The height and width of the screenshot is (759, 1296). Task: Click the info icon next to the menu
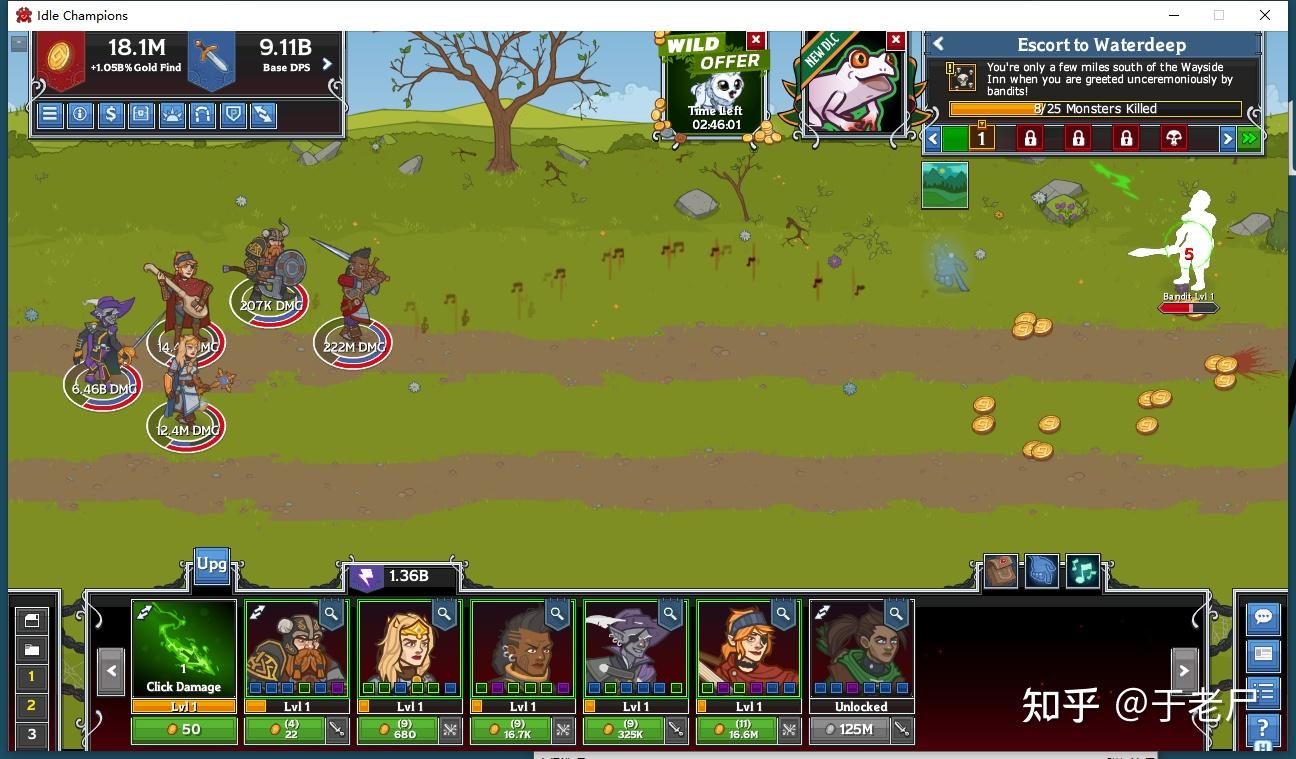tap(81, 114)
